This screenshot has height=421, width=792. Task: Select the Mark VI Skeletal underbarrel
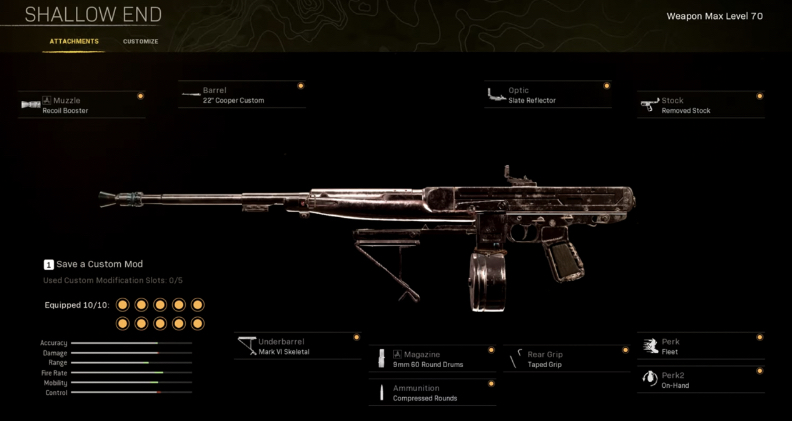pos(297,346)
